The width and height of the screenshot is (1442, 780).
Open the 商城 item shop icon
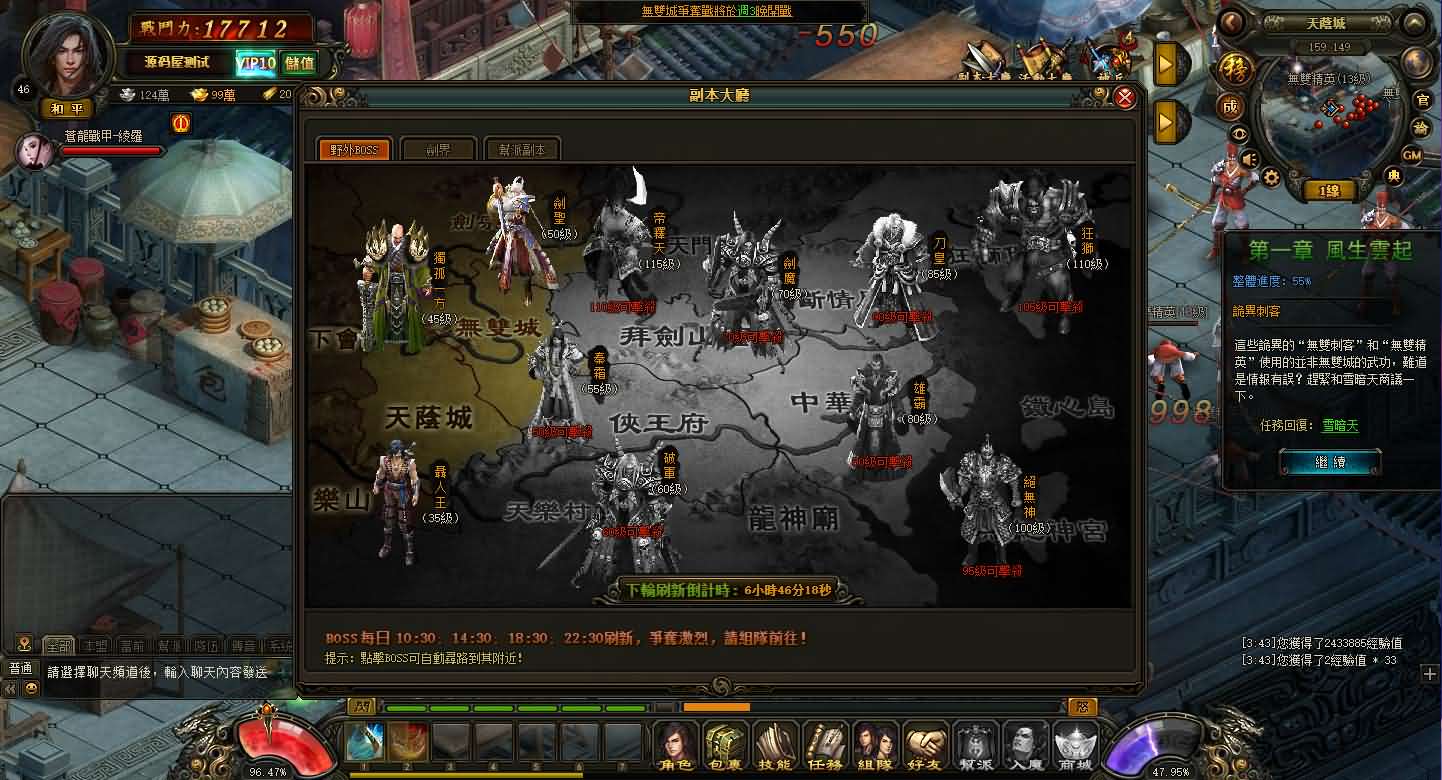(x=1075, y=747)
